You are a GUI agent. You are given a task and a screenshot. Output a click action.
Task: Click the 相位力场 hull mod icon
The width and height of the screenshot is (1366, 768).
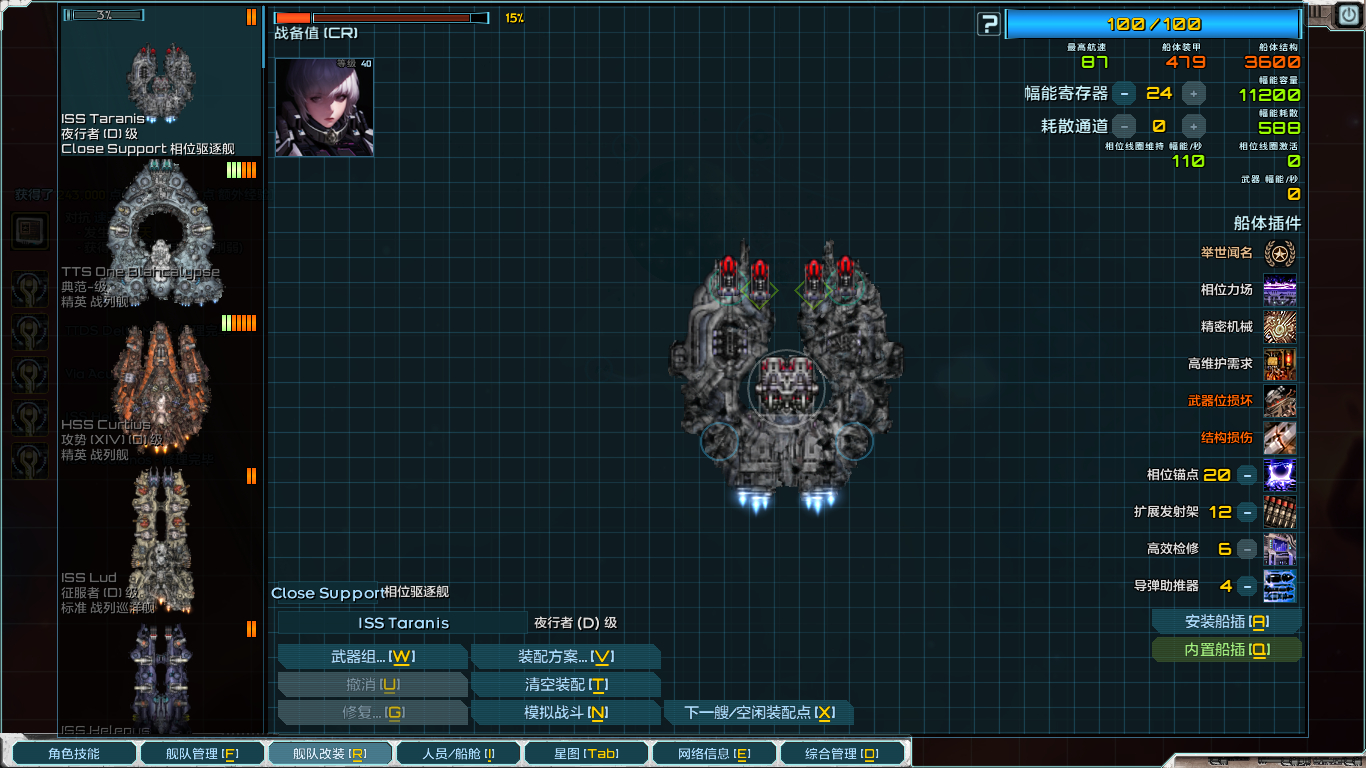coord(1280,291)
